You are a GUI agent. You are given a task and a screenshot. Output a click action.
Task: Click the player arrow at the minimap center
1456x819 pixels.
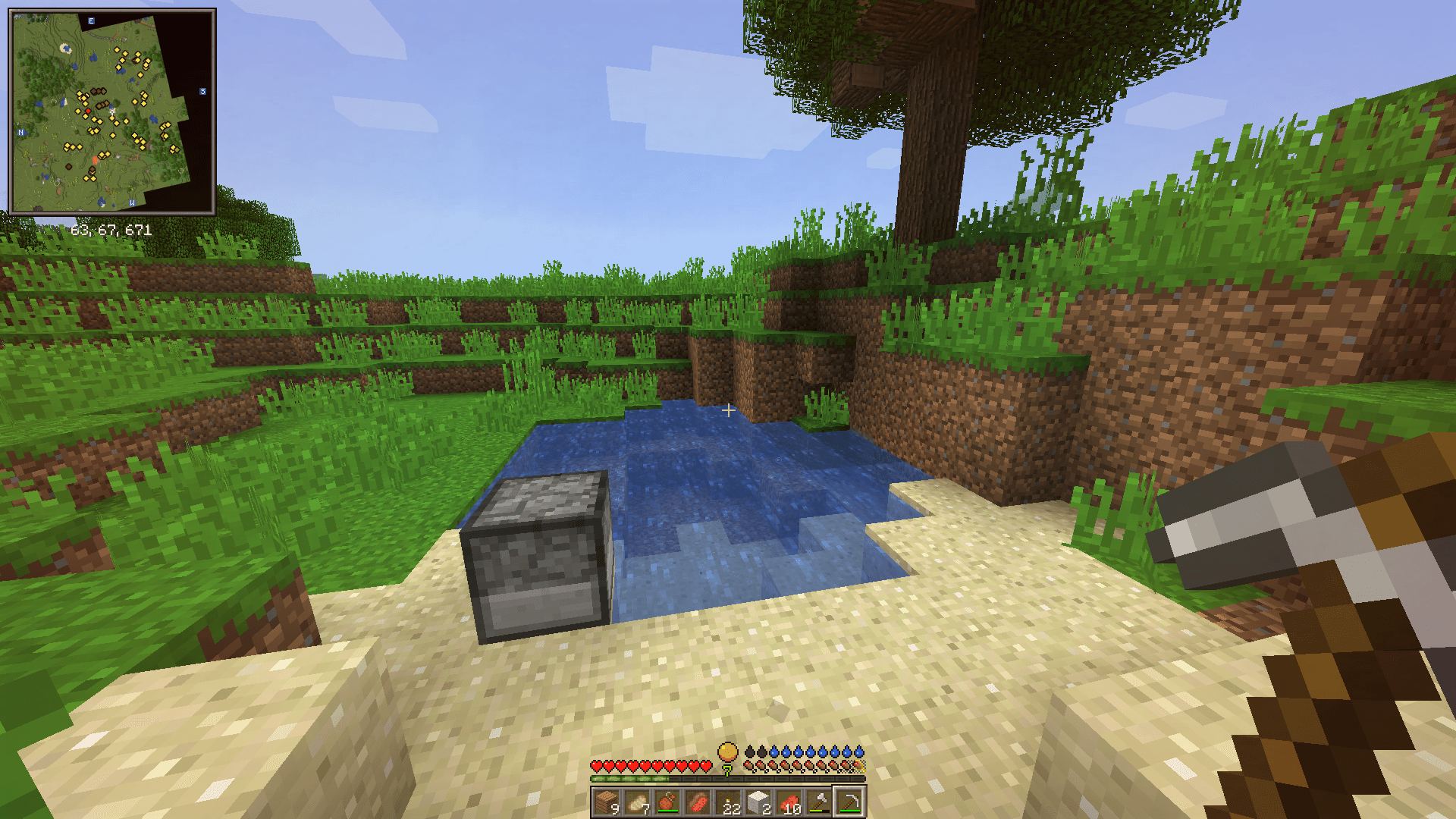pyautogui.click(x=112, y=111)
